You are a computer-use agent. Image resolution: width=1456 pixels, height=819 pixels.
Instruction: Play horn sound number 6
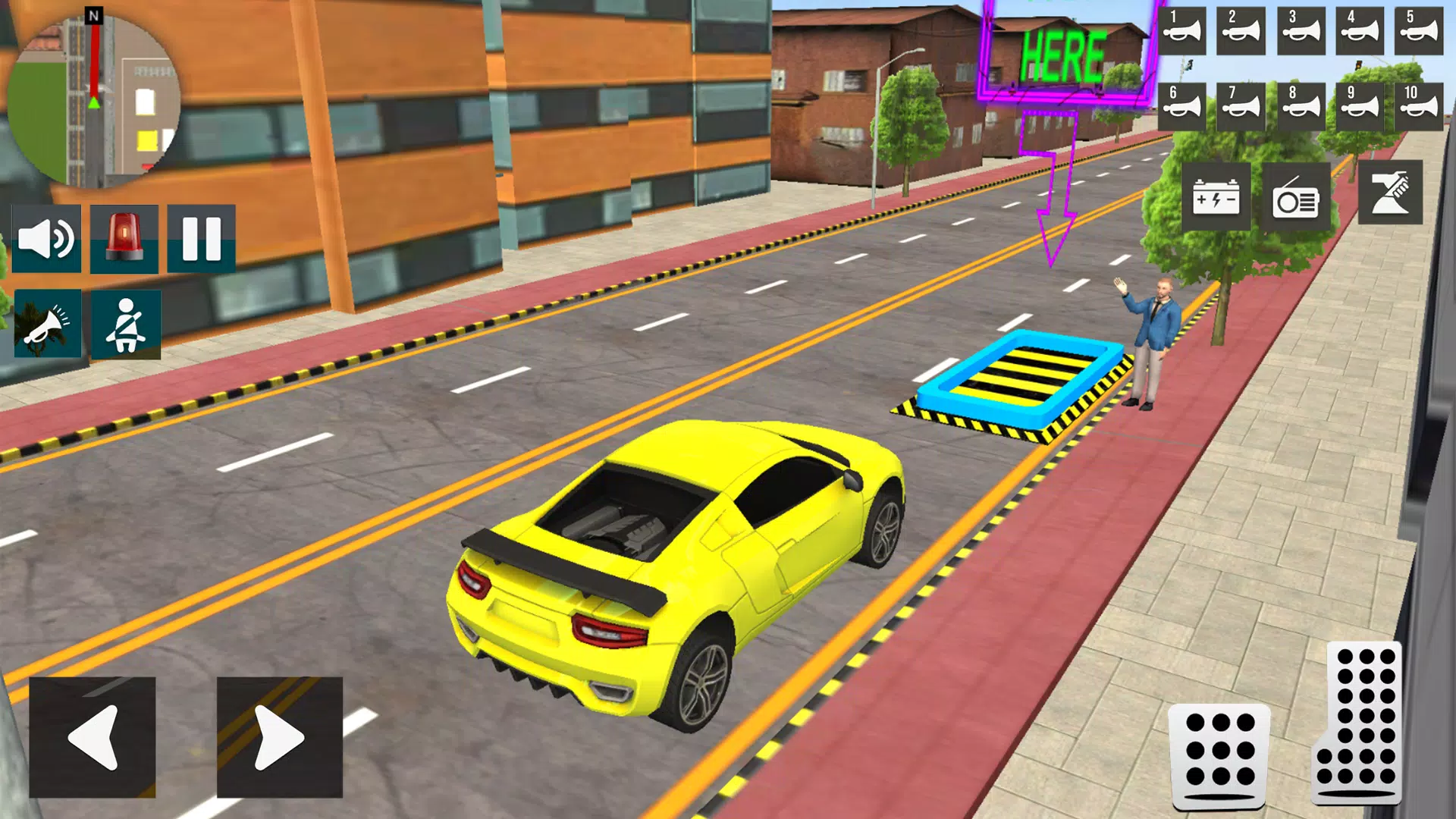1185,106
